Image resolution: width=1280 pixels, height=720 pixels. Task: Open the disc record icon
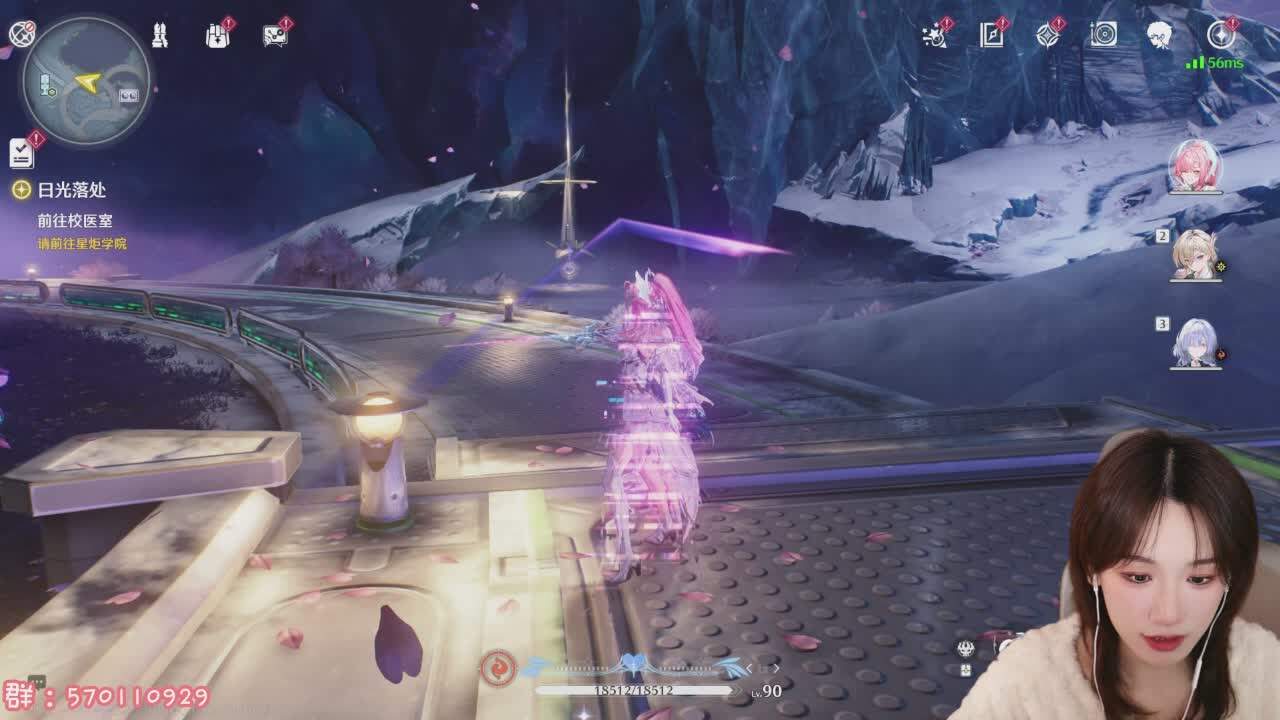tap(1103, 36)
